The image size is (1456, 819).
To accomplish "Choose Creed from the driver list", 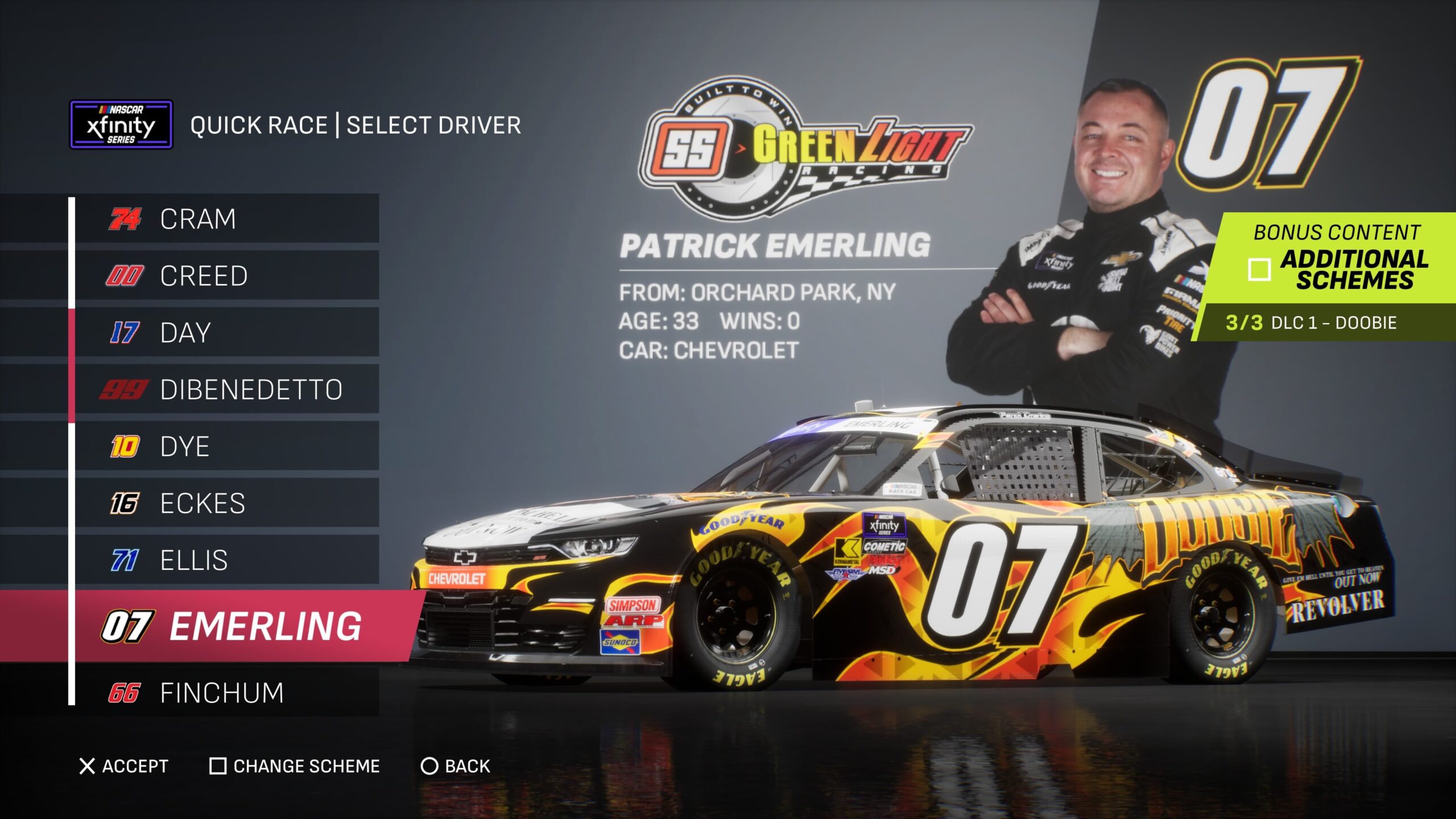I will click(x=227, y=276).
